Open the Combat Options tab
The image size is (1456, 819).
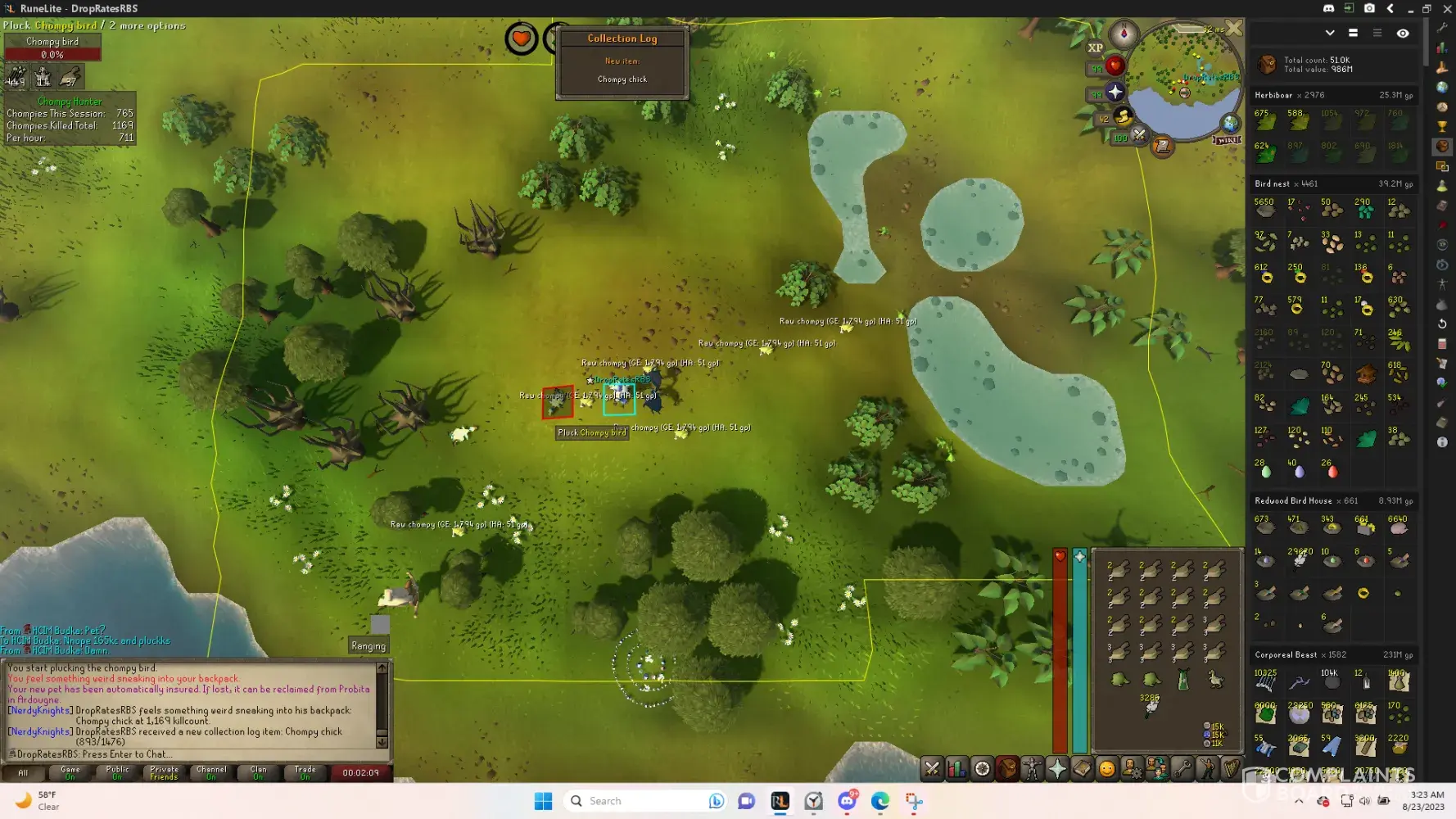pyautogui.click(x=932, y=768)
